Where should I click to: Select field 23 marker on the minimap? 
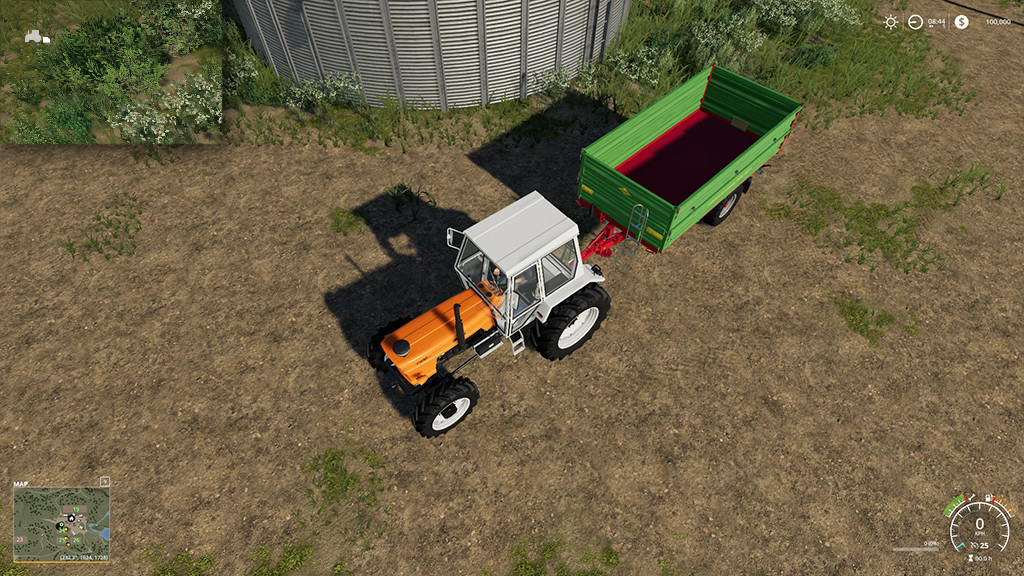(20, 540)
